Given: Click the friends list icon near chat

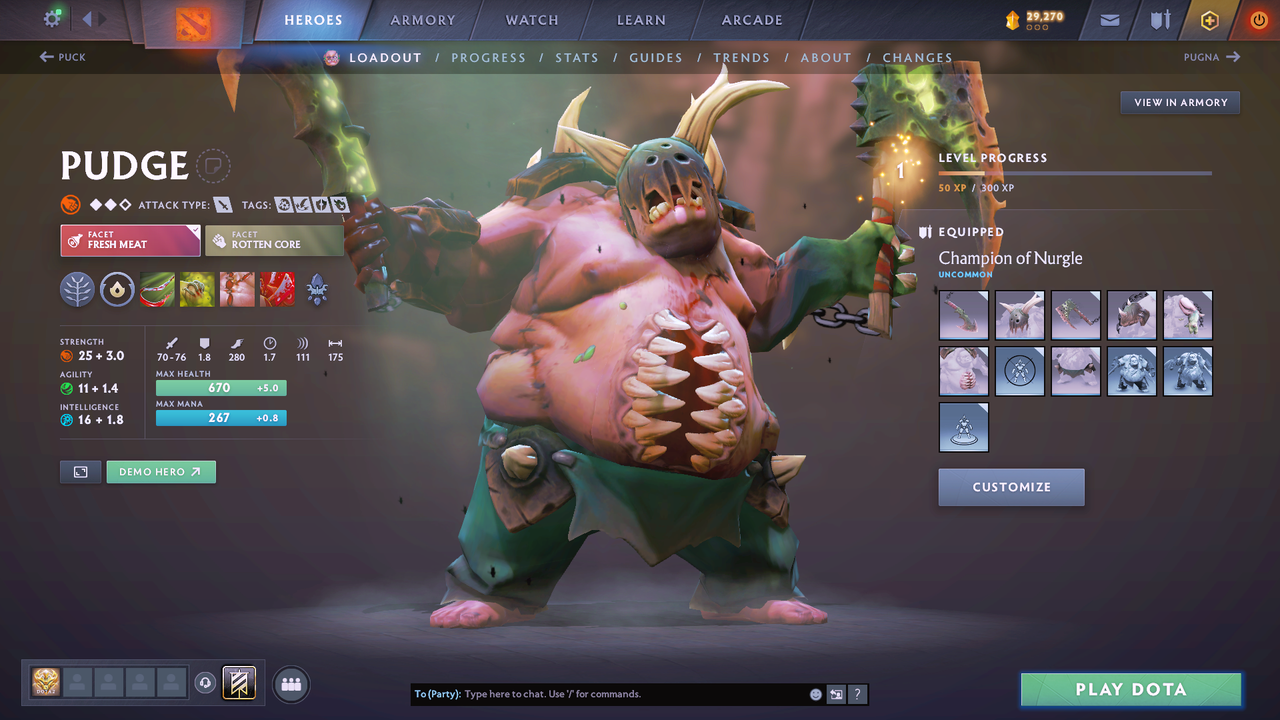Looking at the screenshot, I should (x=290, y=684).
